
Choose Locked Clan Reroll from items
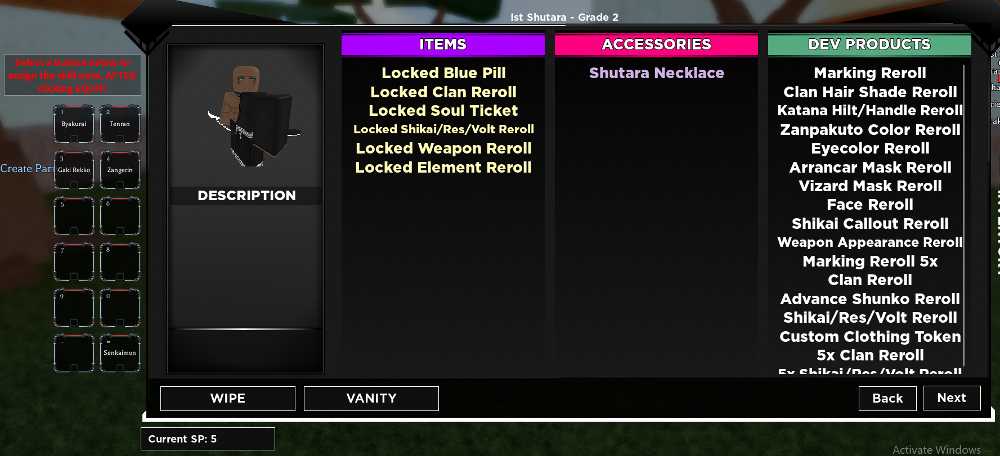click(443, 92)
